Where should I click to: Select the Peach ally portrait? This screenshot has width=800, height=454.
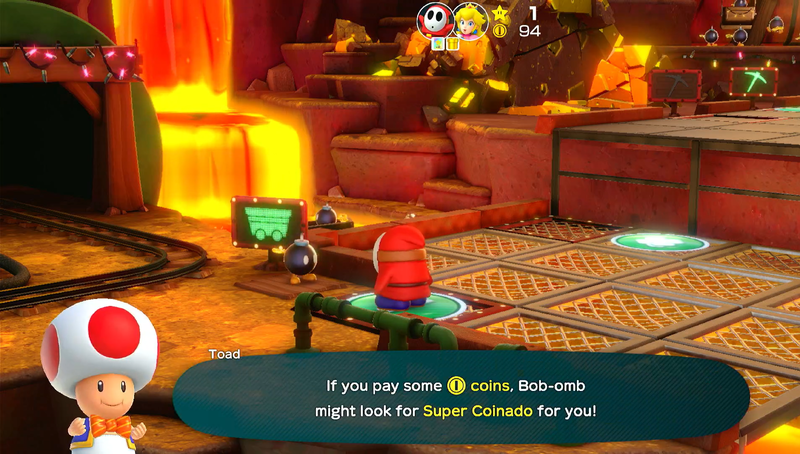click(x=469, y=19)
